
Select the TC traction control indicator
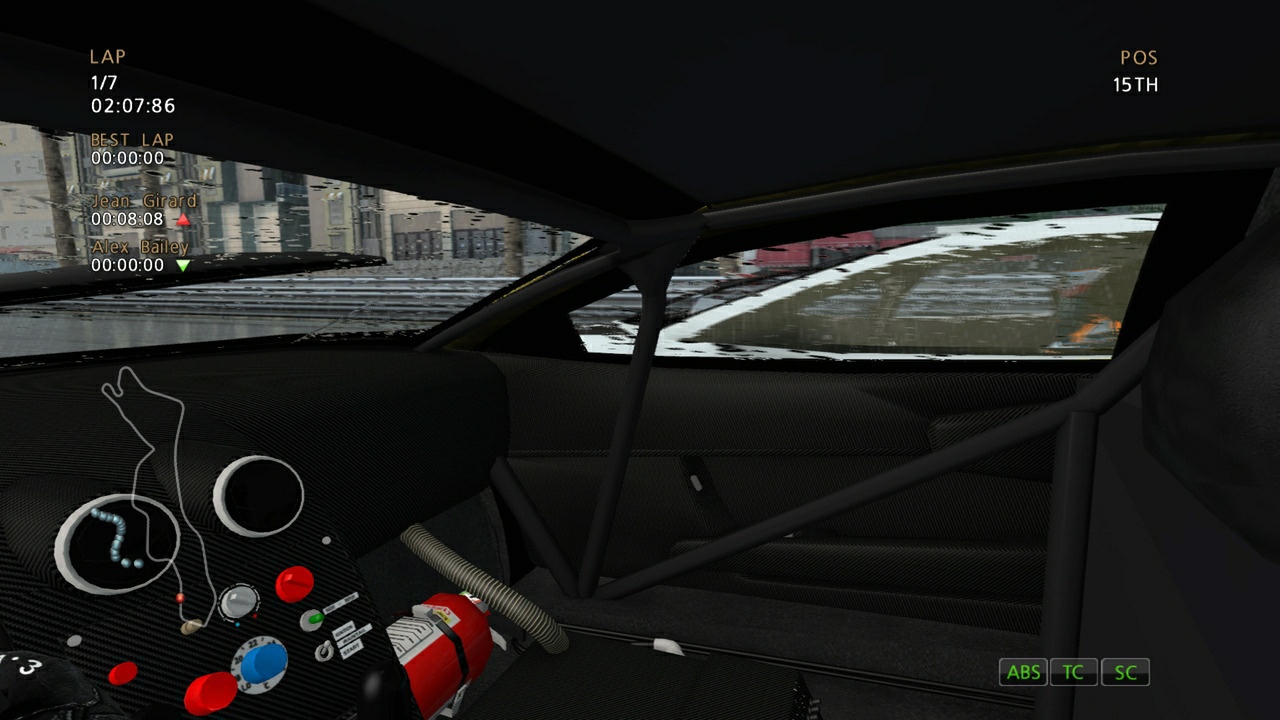click(x=1073, y=672)
